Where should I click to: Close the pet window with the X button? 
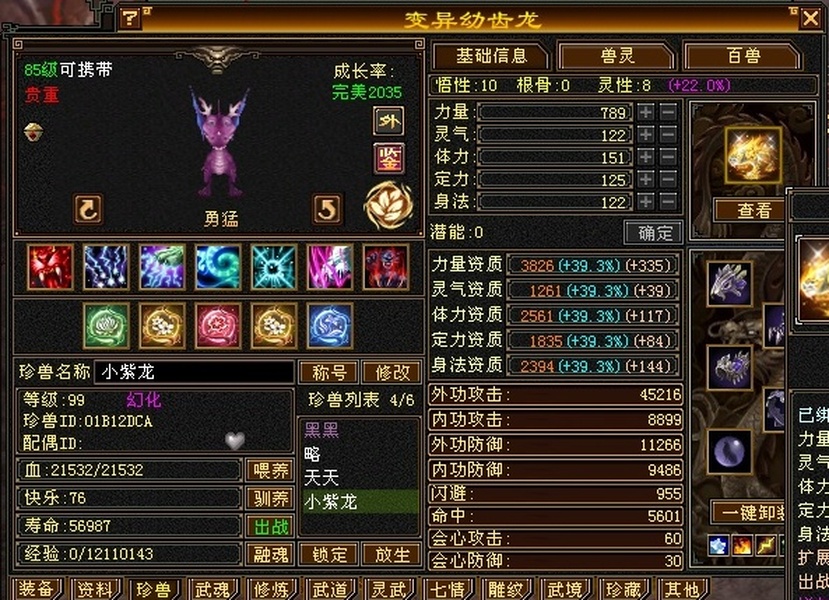click(810, 17)
